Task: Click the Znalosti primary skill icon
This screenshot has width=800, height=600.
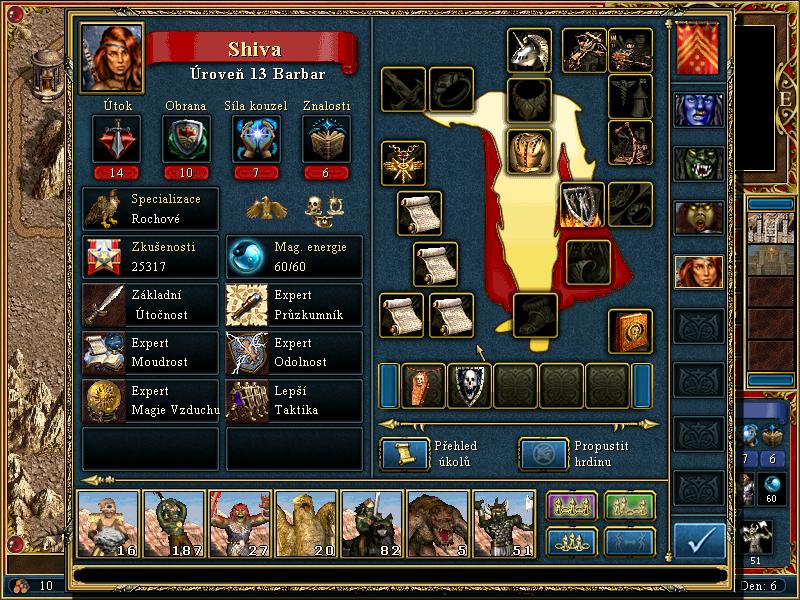Action: (x=326, y=139)
